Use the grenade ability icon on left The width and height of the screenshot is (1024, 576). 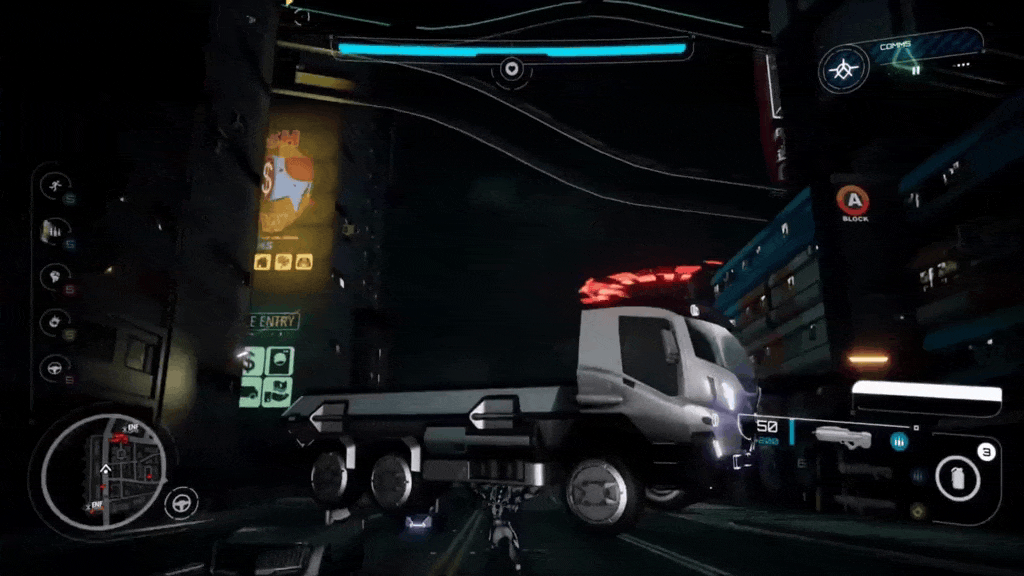52,322
